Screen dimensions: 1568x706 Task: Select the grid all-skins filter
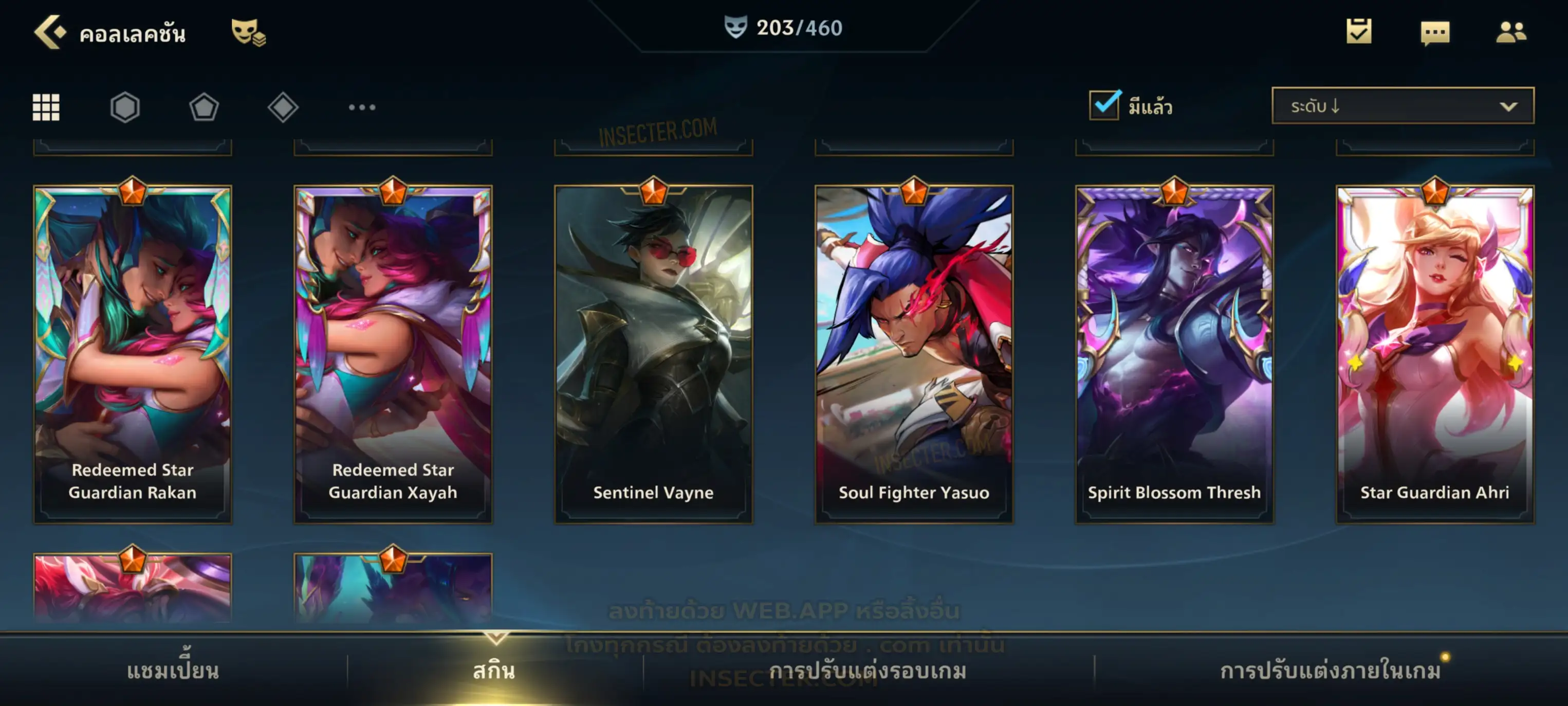pyautogui.click(x=46, y=107)
